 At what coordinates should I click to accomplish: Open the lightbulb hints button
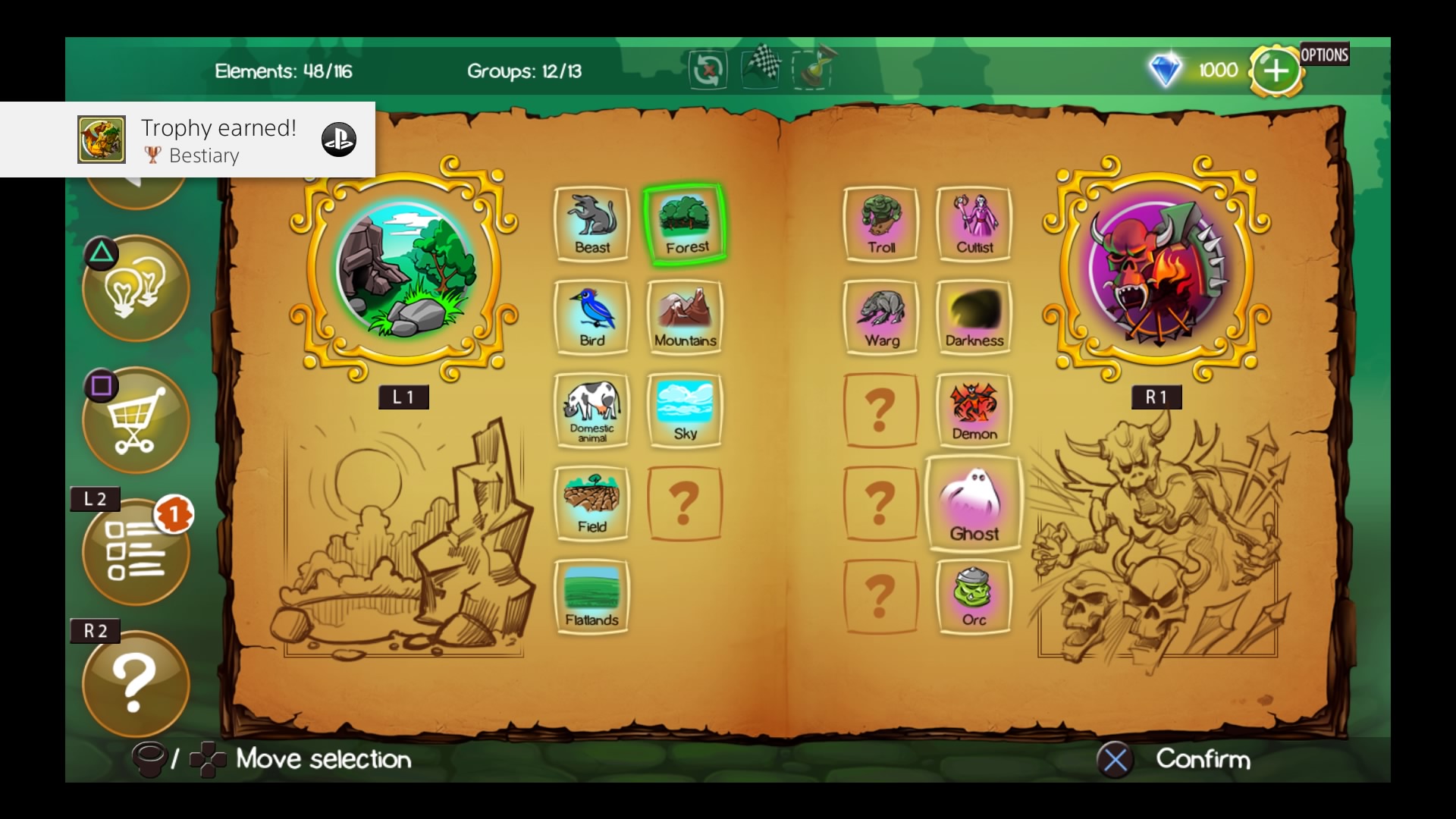click(136, 288)
